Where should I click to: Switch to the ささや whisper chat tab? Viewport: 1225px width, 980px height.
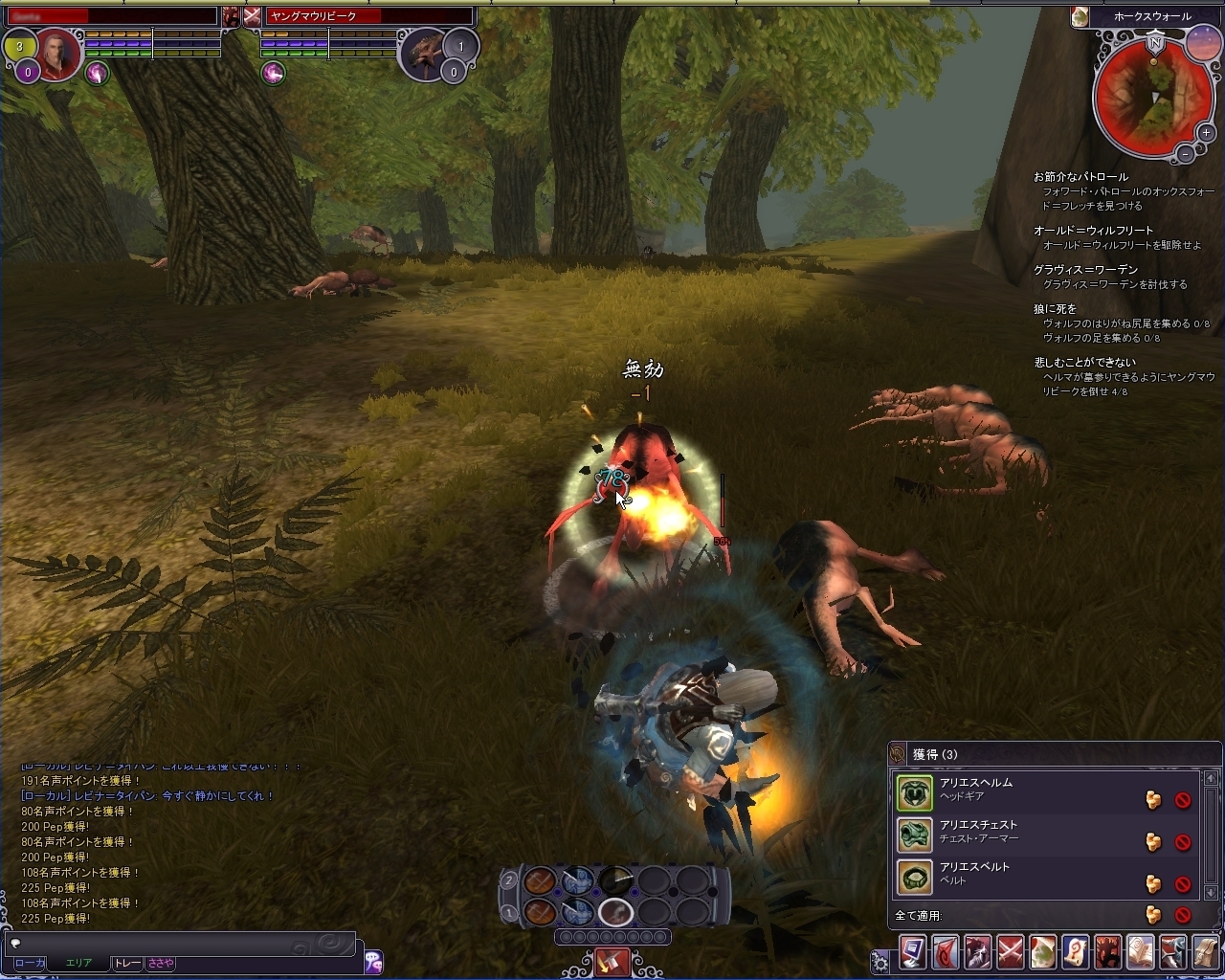click(x=160, y=963)
